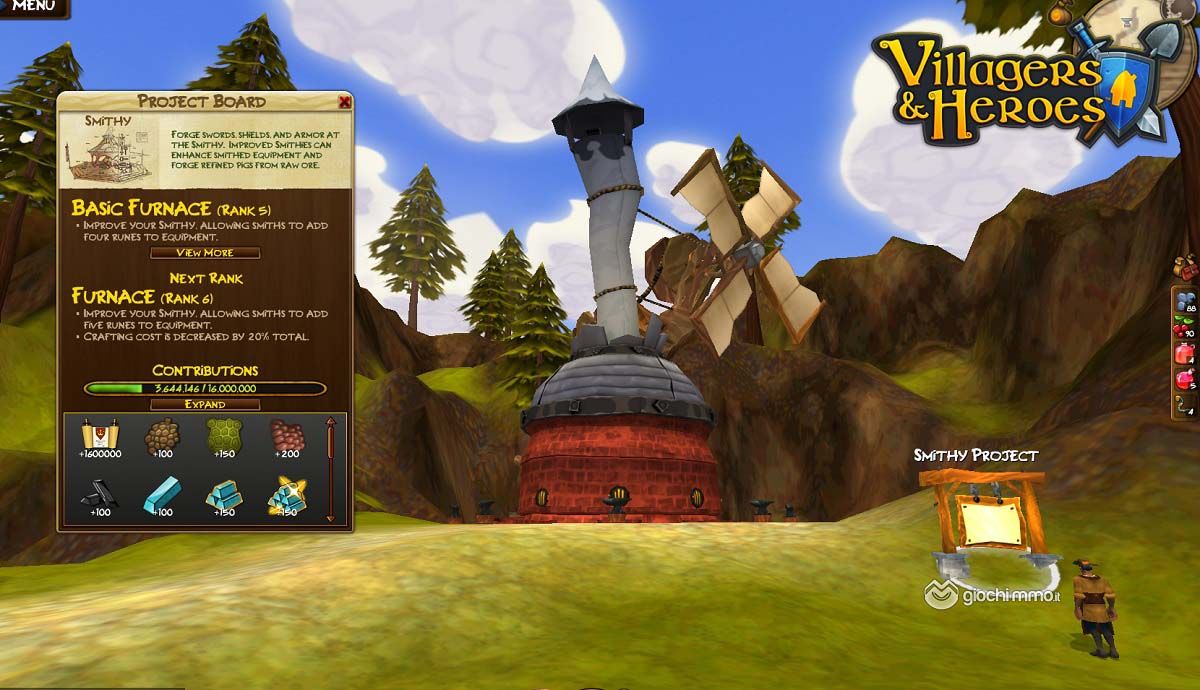Use the red cherries quick slot

click(1187, 329)
